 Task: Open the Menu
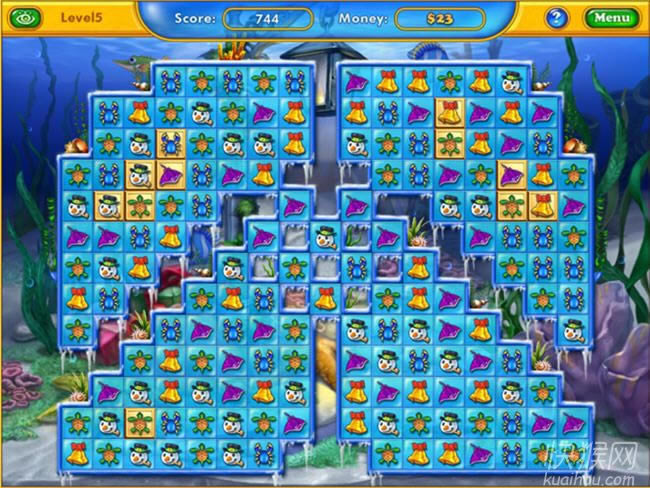point(610,18)
